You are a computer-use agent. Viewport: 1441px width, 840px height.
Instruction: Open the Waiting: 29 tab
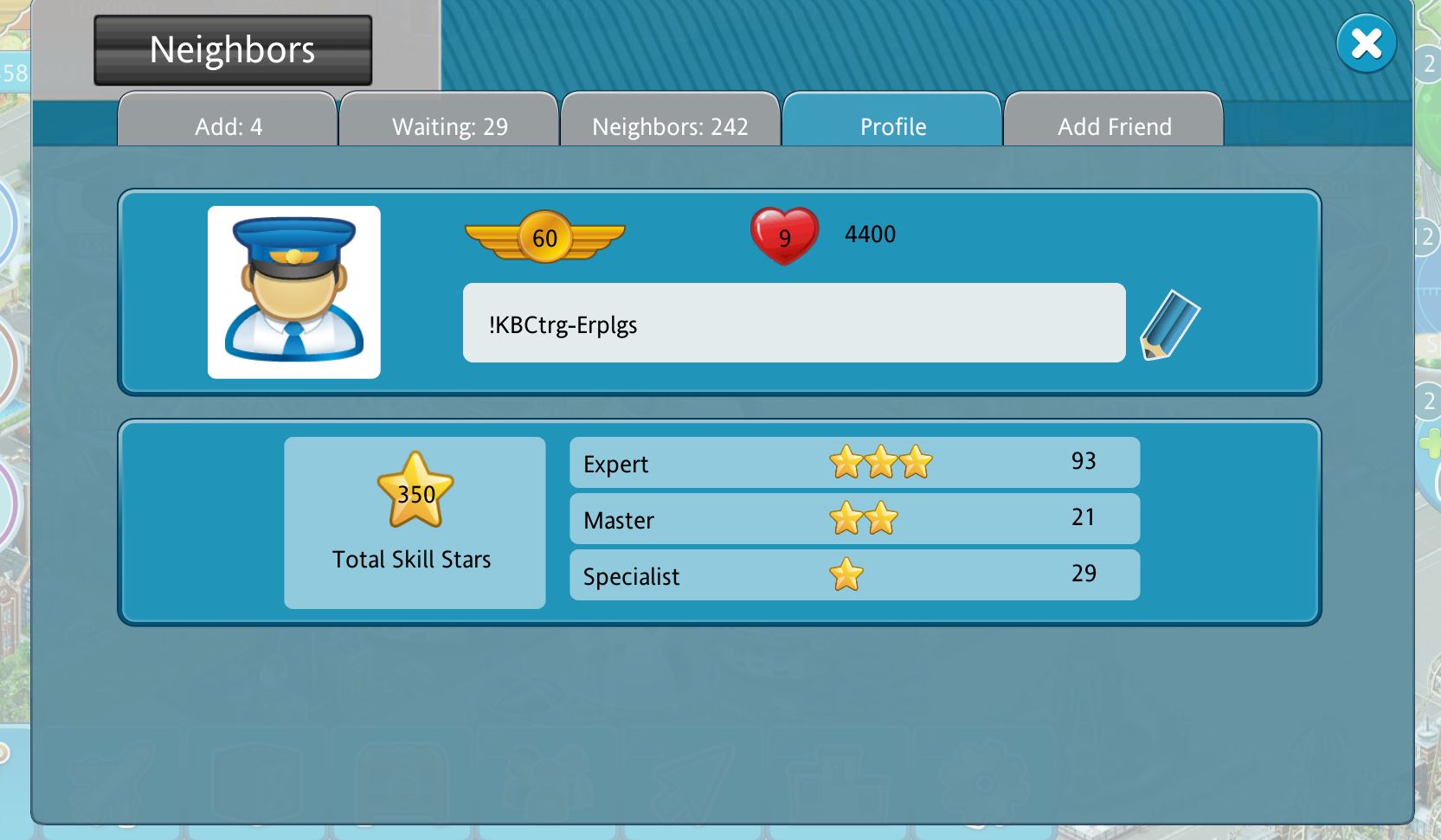click(x=449, y=124)
